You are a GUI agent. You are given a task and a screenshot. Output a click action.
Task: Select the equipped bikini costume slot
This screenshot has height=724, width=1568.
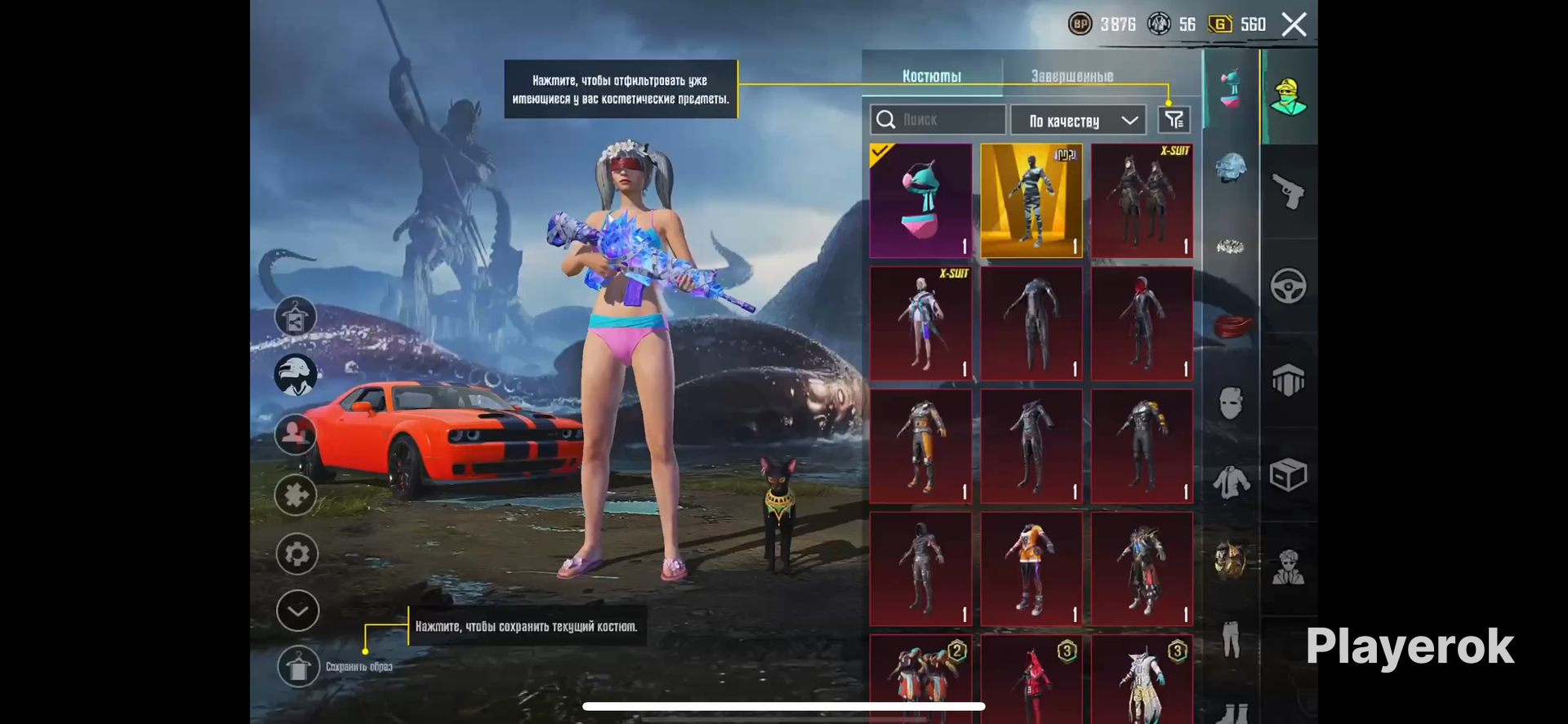coord(920,201)
